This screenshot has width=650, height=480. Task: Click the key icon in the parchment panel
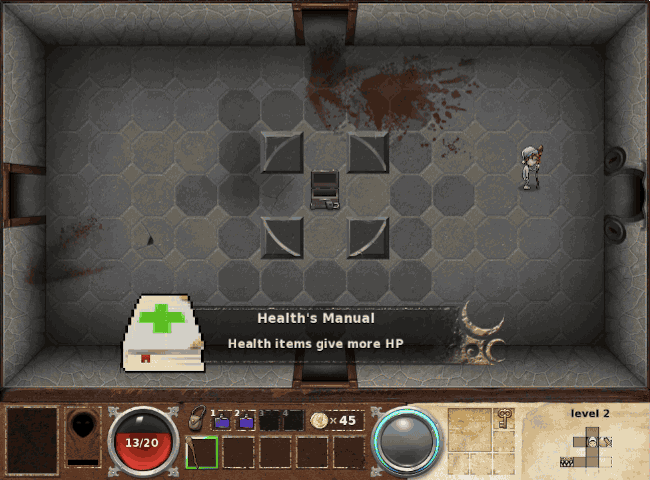click(504, 417)
